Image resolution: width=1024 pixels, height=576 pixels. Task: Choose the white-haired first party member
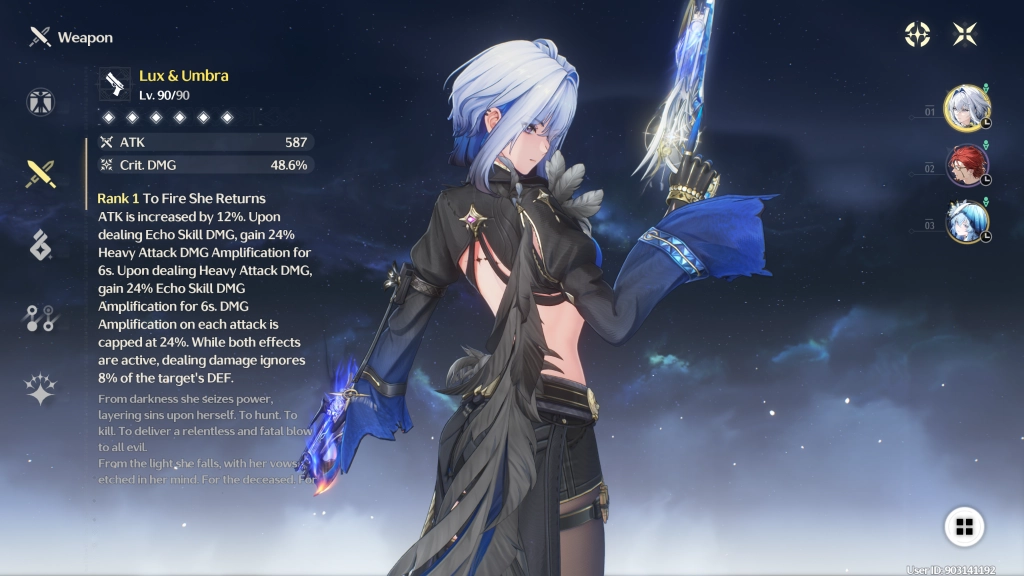(x=967, y=107)
